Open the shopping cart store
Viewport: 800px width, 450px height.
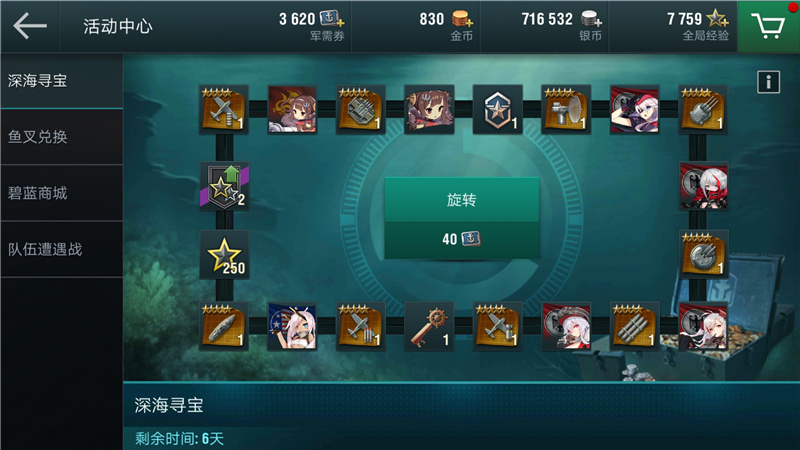point(768,26)
